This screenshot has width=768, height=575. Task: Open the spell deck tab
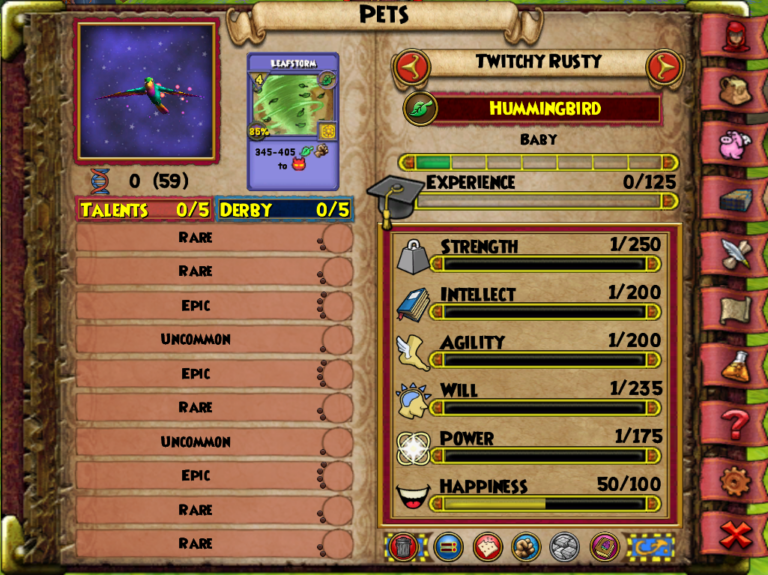738,199
